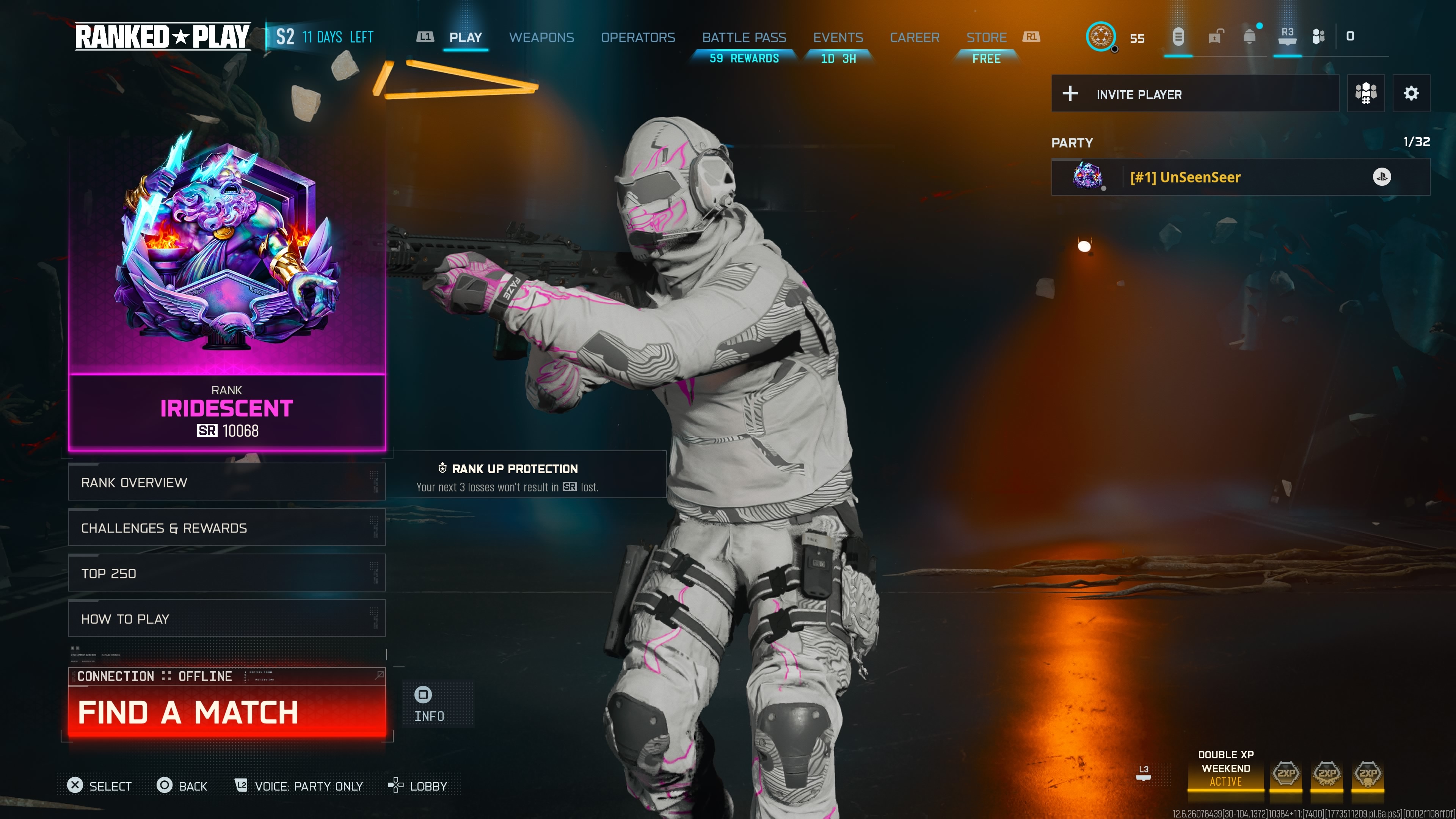Open Challenges & Rewards
Screen dimensions: 1456x819
[227, 527]
